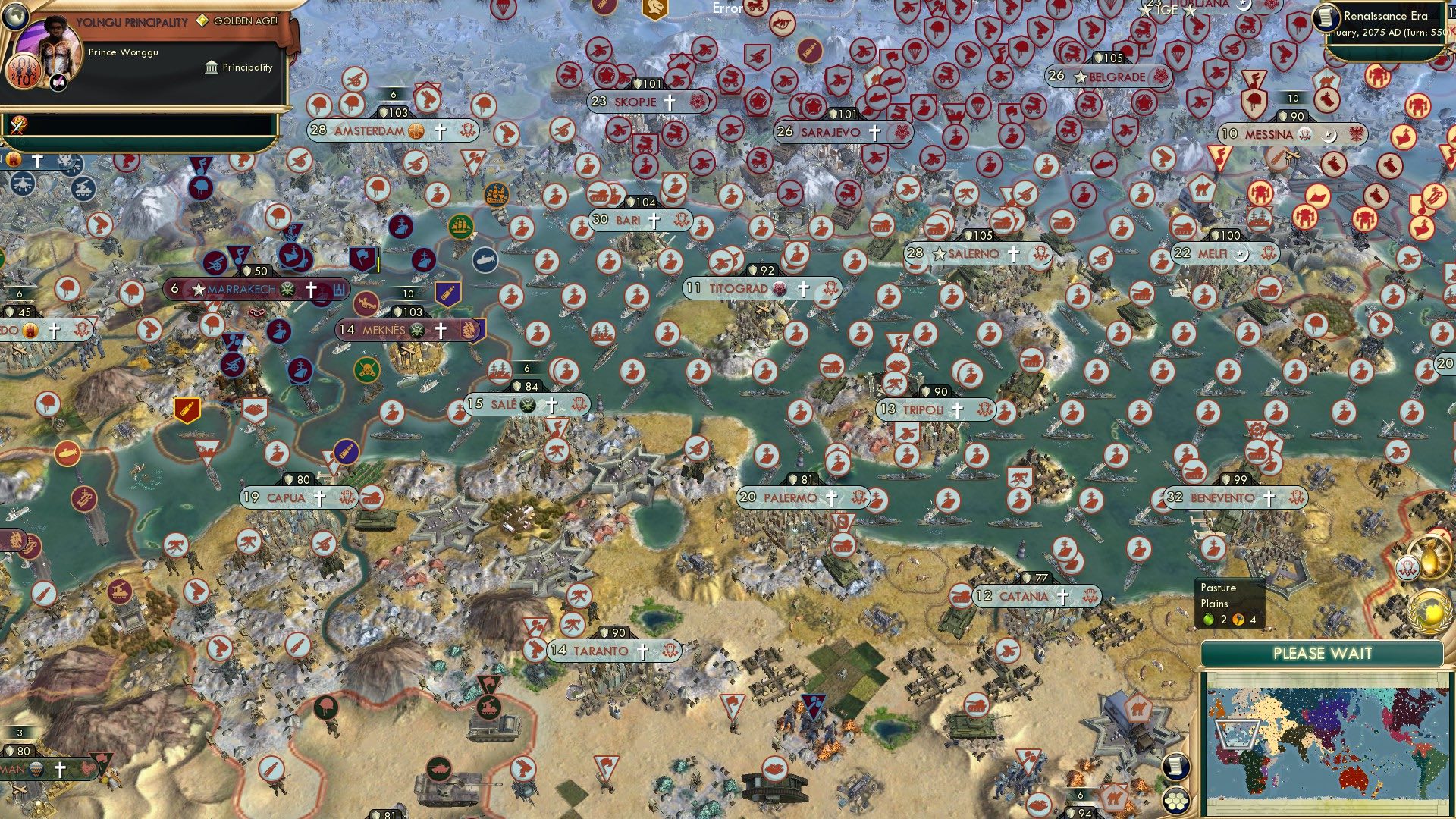Click the Yolngu Principality banner title

(x=133, y=21)
